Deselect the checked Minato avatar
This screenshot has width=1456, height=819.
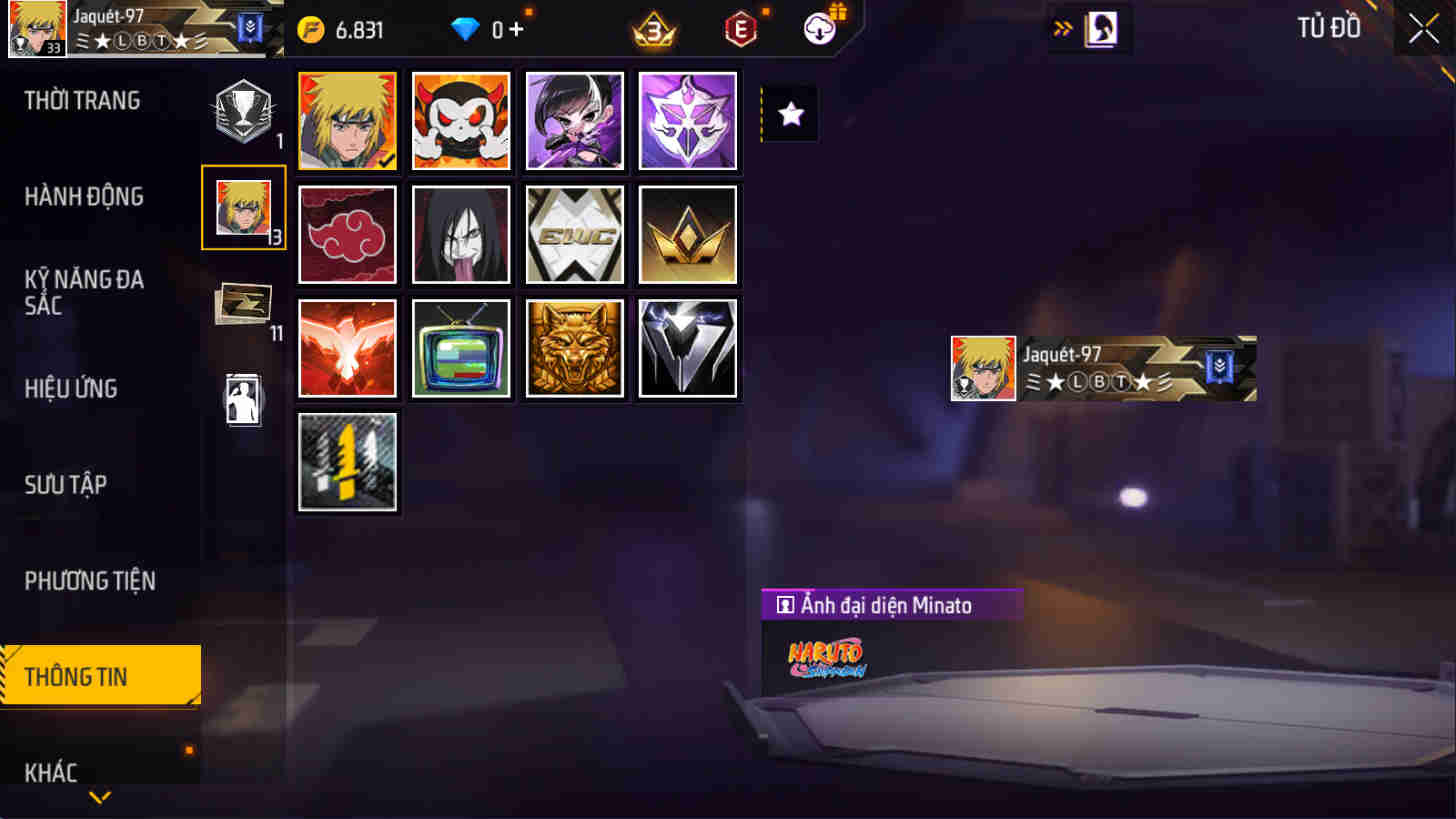click(x=347, y=121)
